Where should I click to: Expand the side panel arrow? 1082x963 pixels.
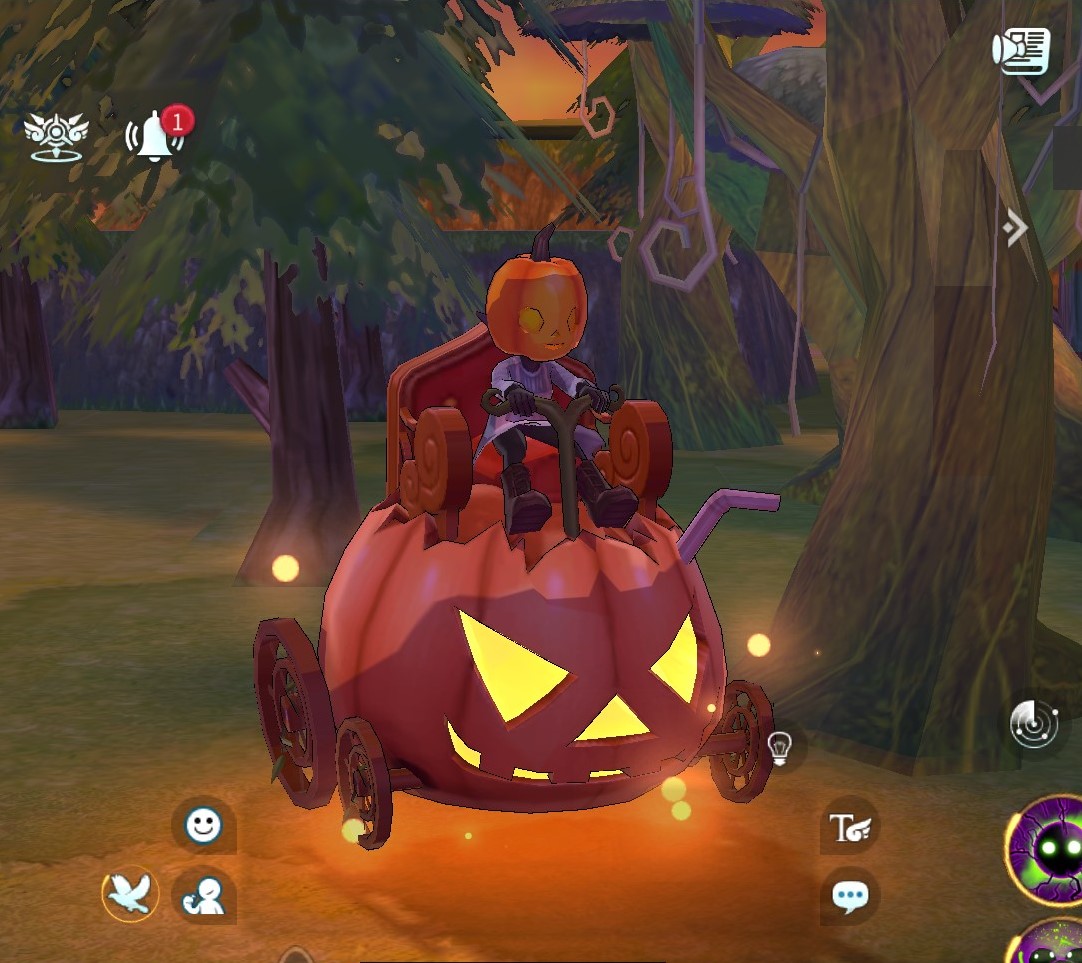[x=1016, y=229]
